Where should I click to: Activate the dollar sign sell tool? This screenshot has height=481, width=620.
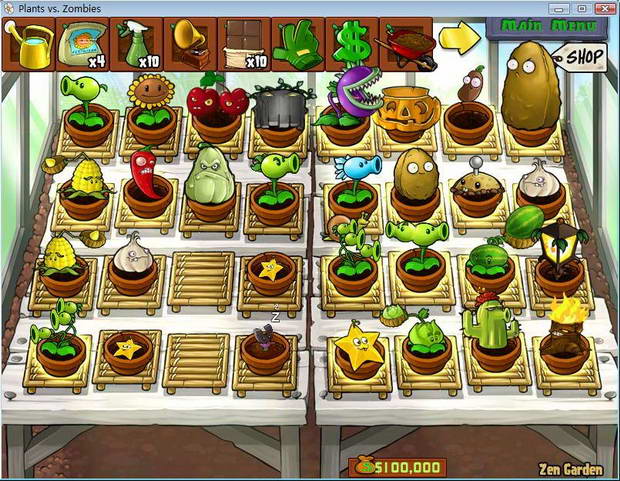point(351,45)
